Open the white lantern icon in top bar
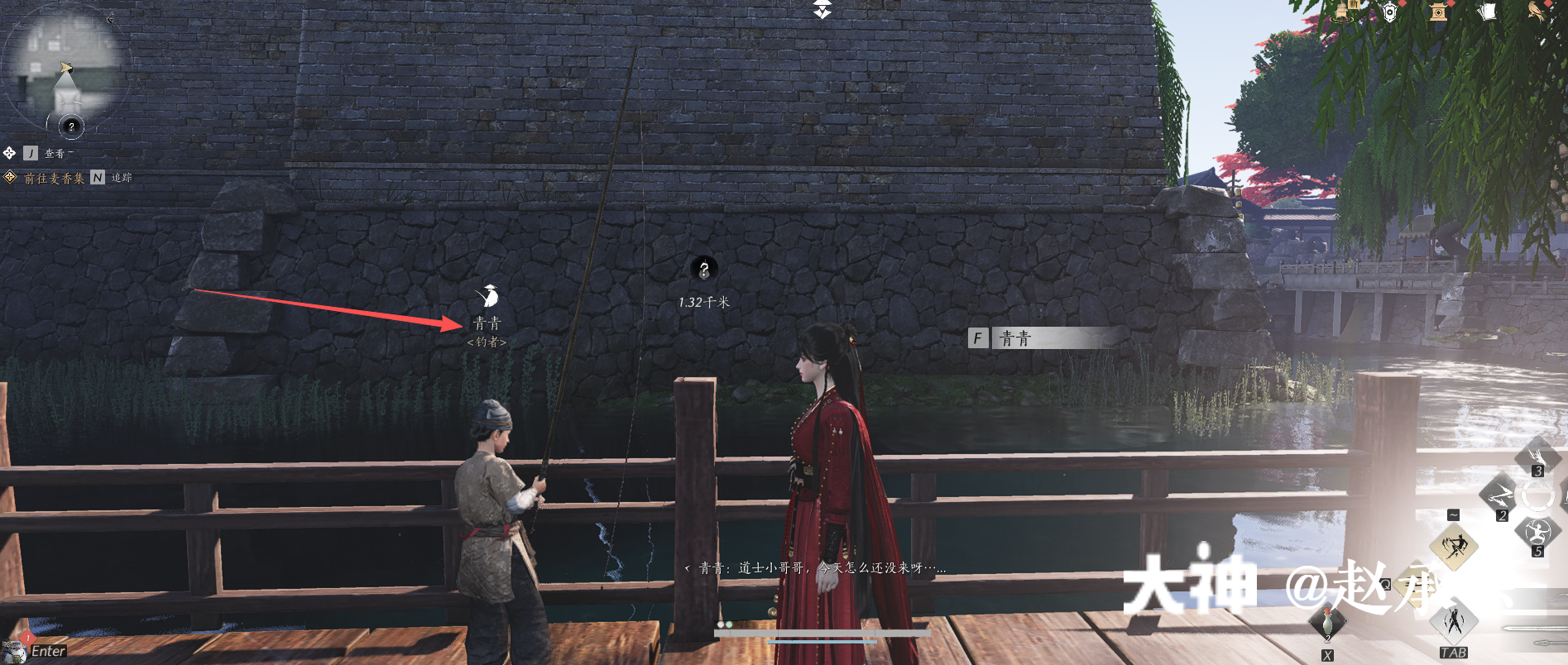 1390,12
